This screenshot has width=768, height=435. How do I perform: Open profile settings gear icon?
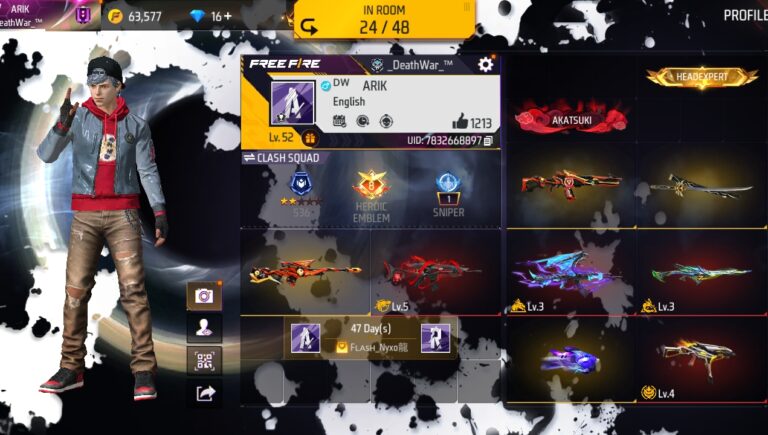click(485, 65)
